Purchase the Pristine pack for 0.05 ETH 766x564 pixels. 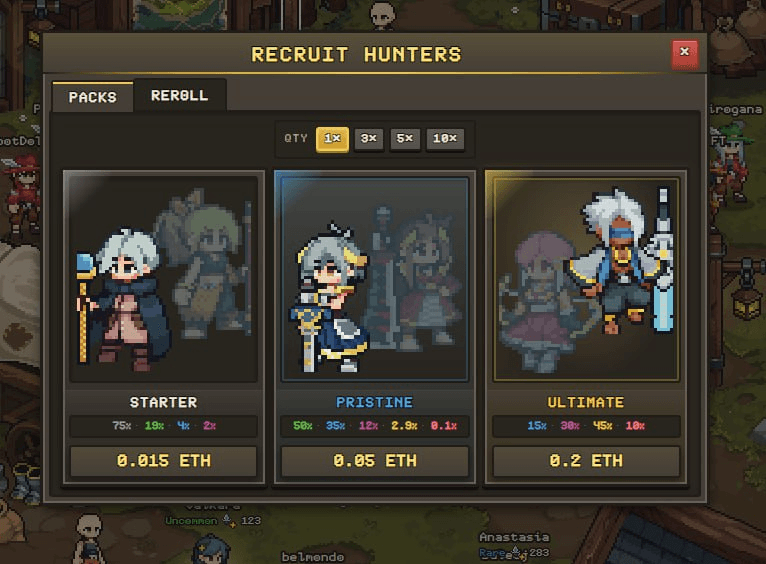375,461
